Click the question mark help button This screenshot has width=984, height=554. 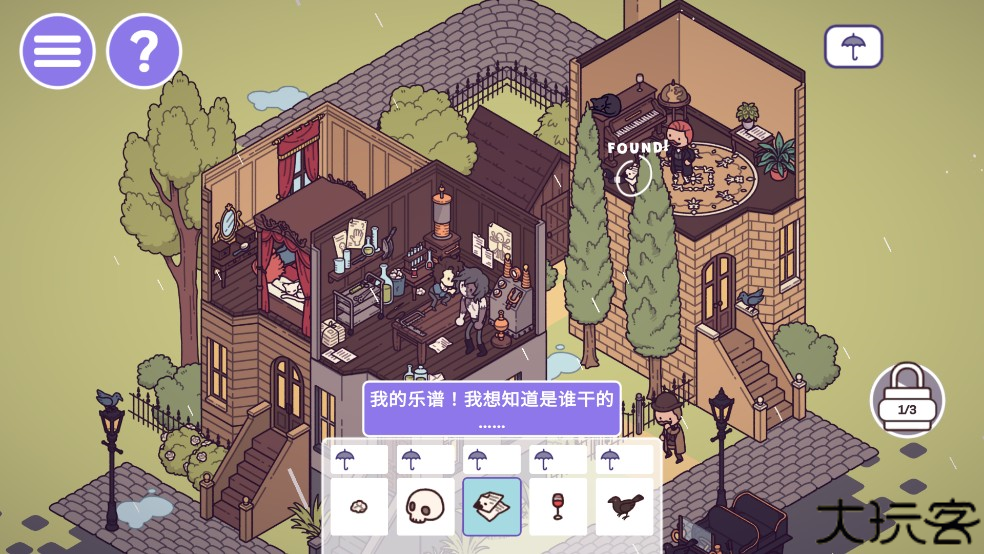tap(144, 51)
